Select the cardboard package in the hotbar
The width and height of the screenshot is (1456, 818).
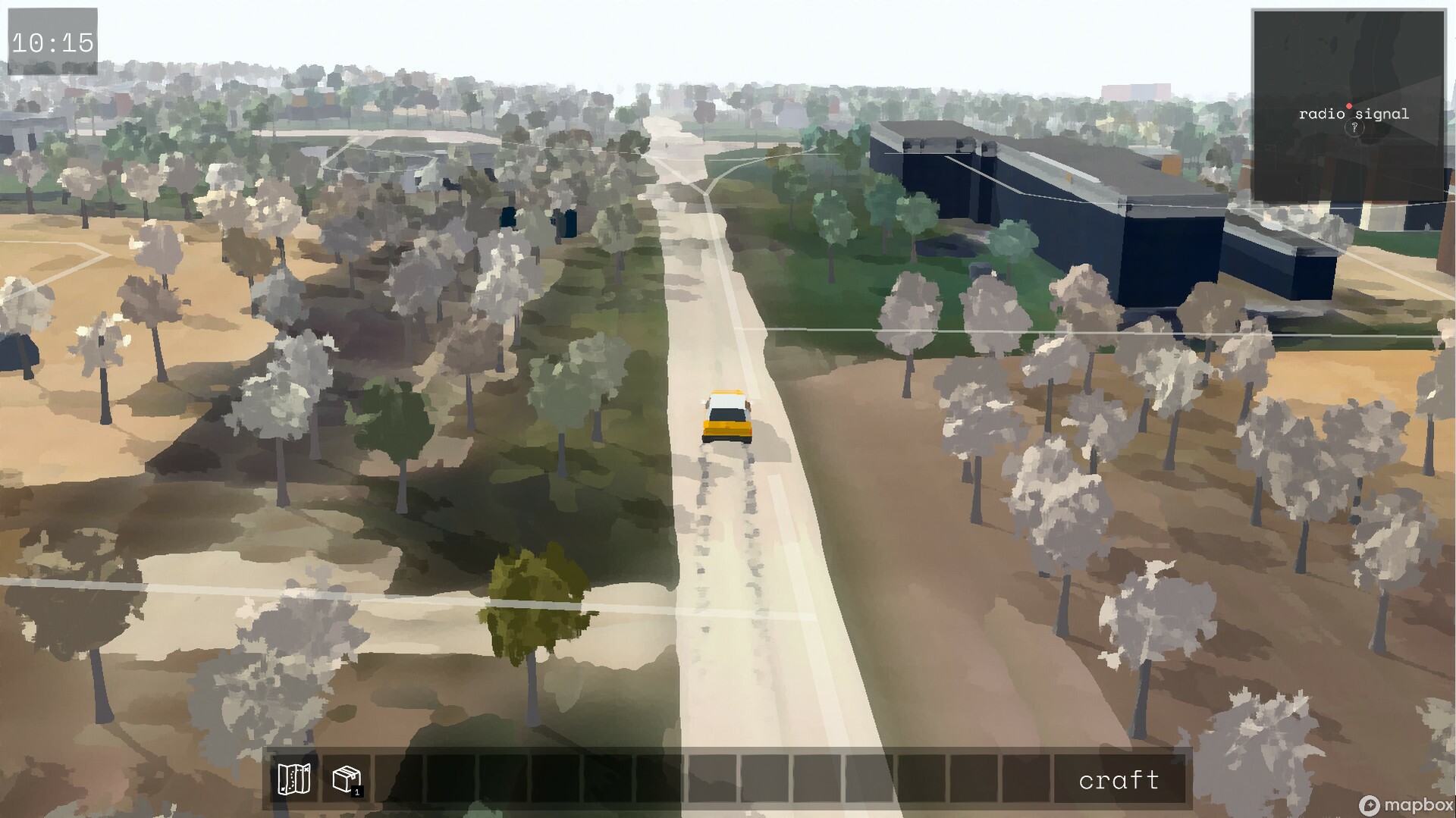click(346, 779)
